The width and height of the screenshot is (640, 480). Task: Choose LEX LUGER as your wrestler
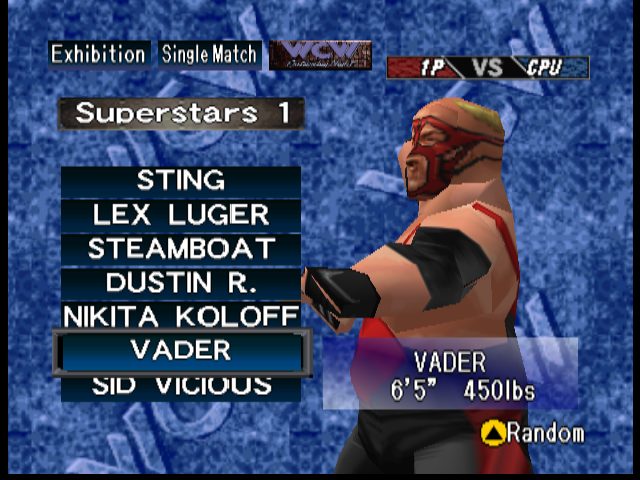(x=180, y=215)
